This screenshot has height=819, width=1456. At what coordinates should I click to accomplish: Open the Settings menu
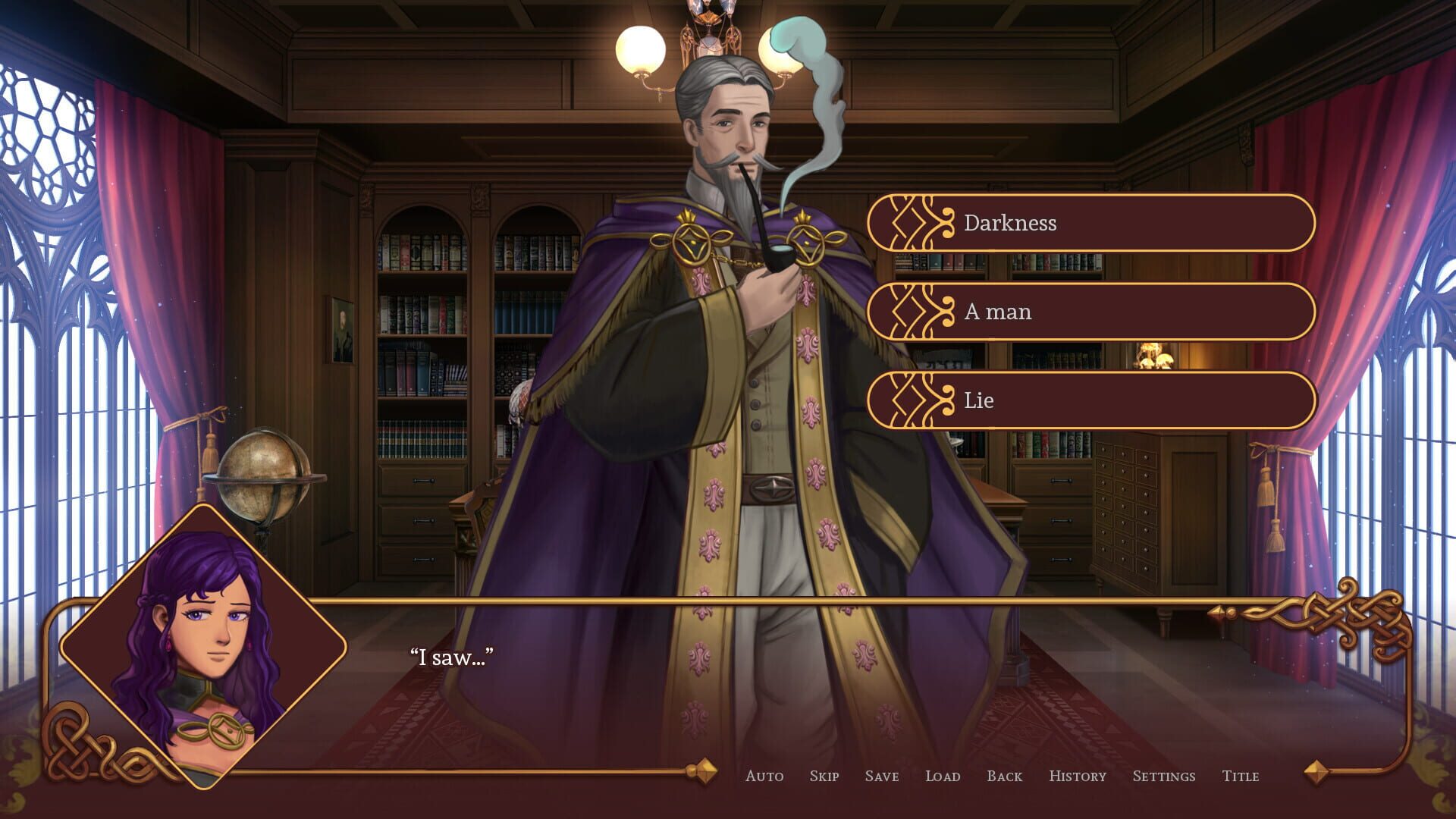(1164, 777)
